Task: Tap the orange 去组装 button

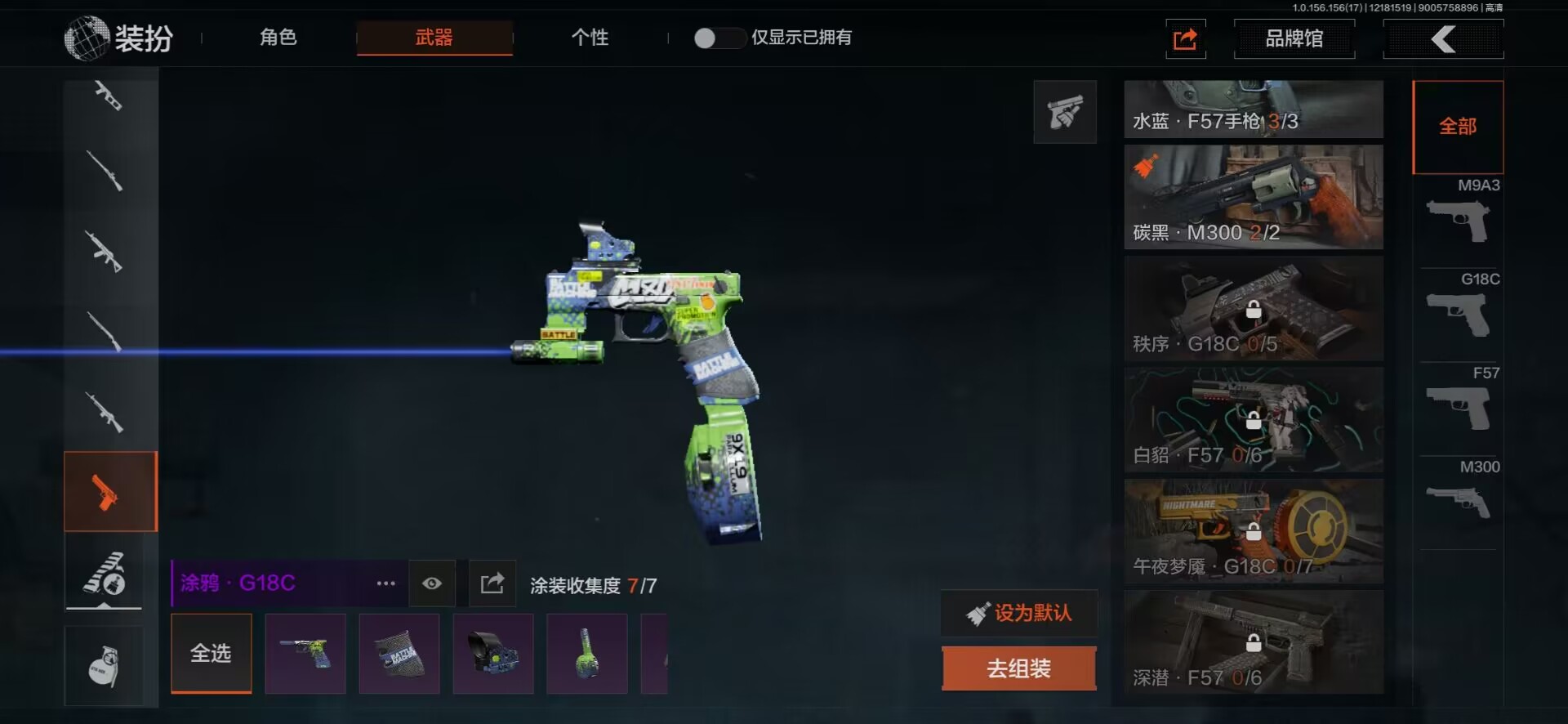Action: (1019, 668)
